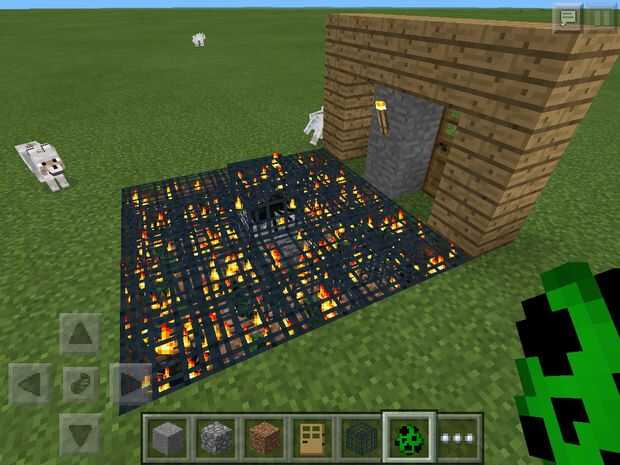620x465 pixels.
Task: Tap the strafe right arrow
Action: pyautogui.click(x=129, y=383)
